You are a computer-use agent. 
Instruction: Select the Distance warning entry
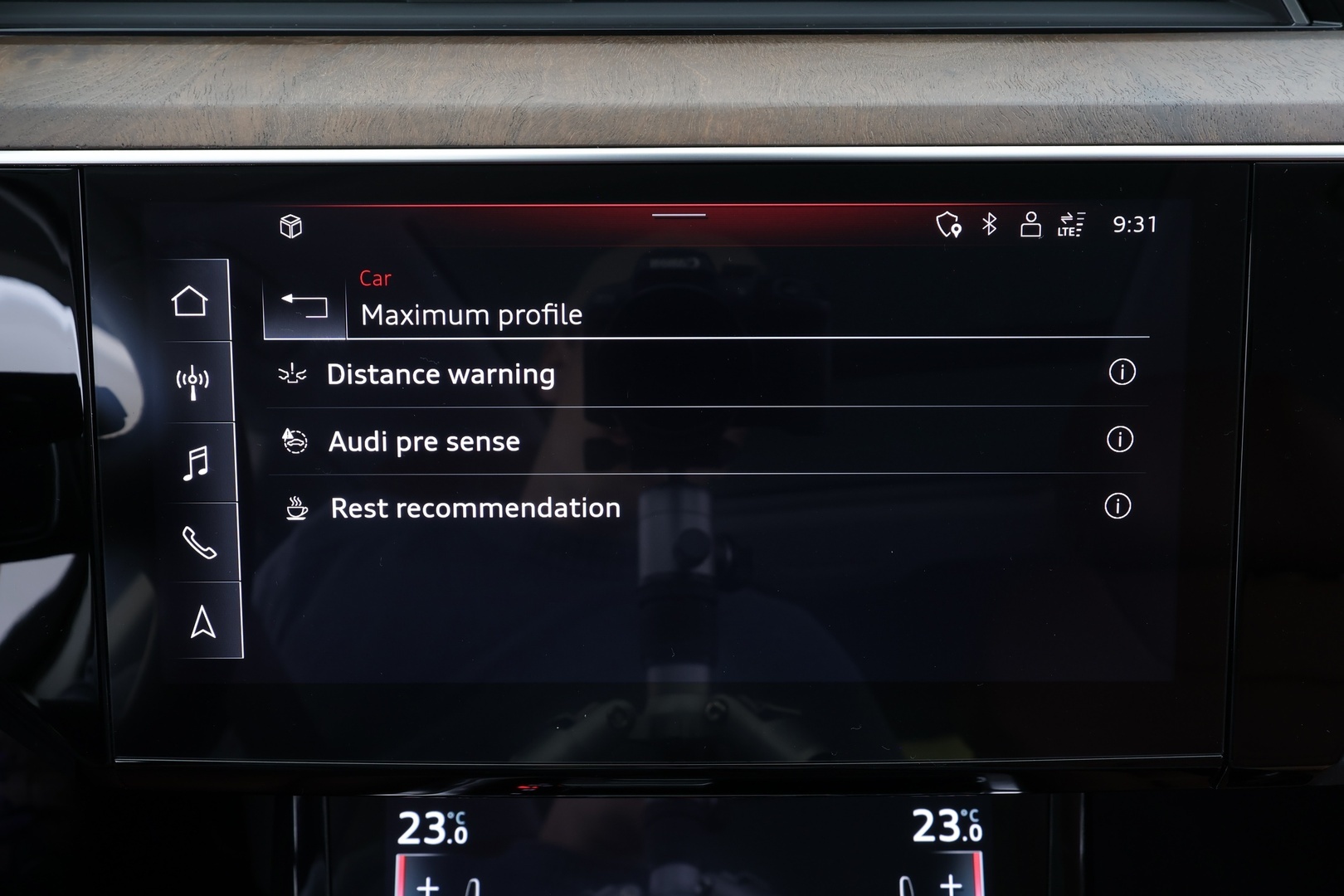click(441, 375)
